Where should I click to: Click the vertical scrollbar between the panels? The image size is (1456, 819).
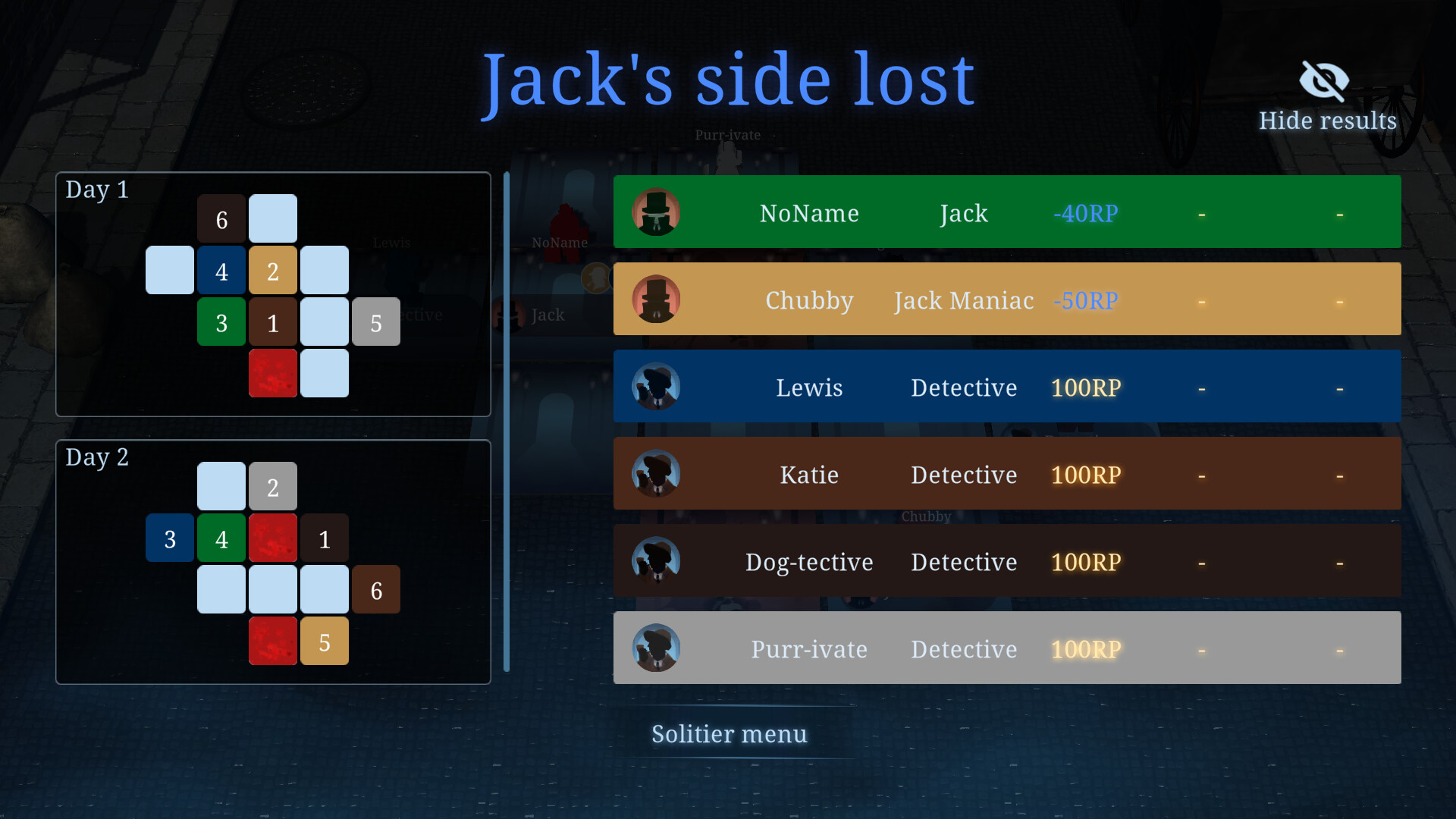(x=506, y=425)
